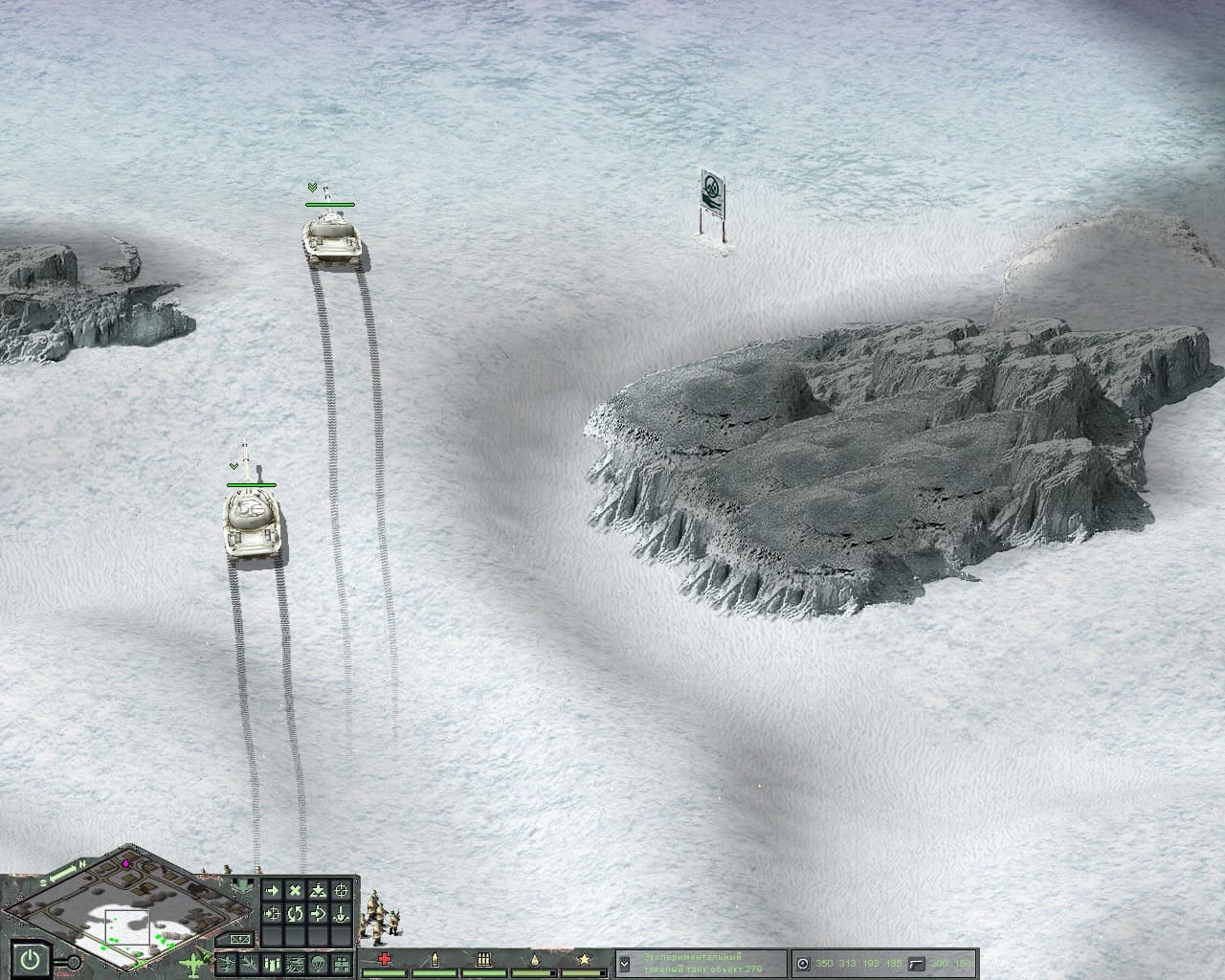Screen dimensions: 1225x980
Task: Activate the move-and-attack crosshair arrow command
Action: pos(272,915)
